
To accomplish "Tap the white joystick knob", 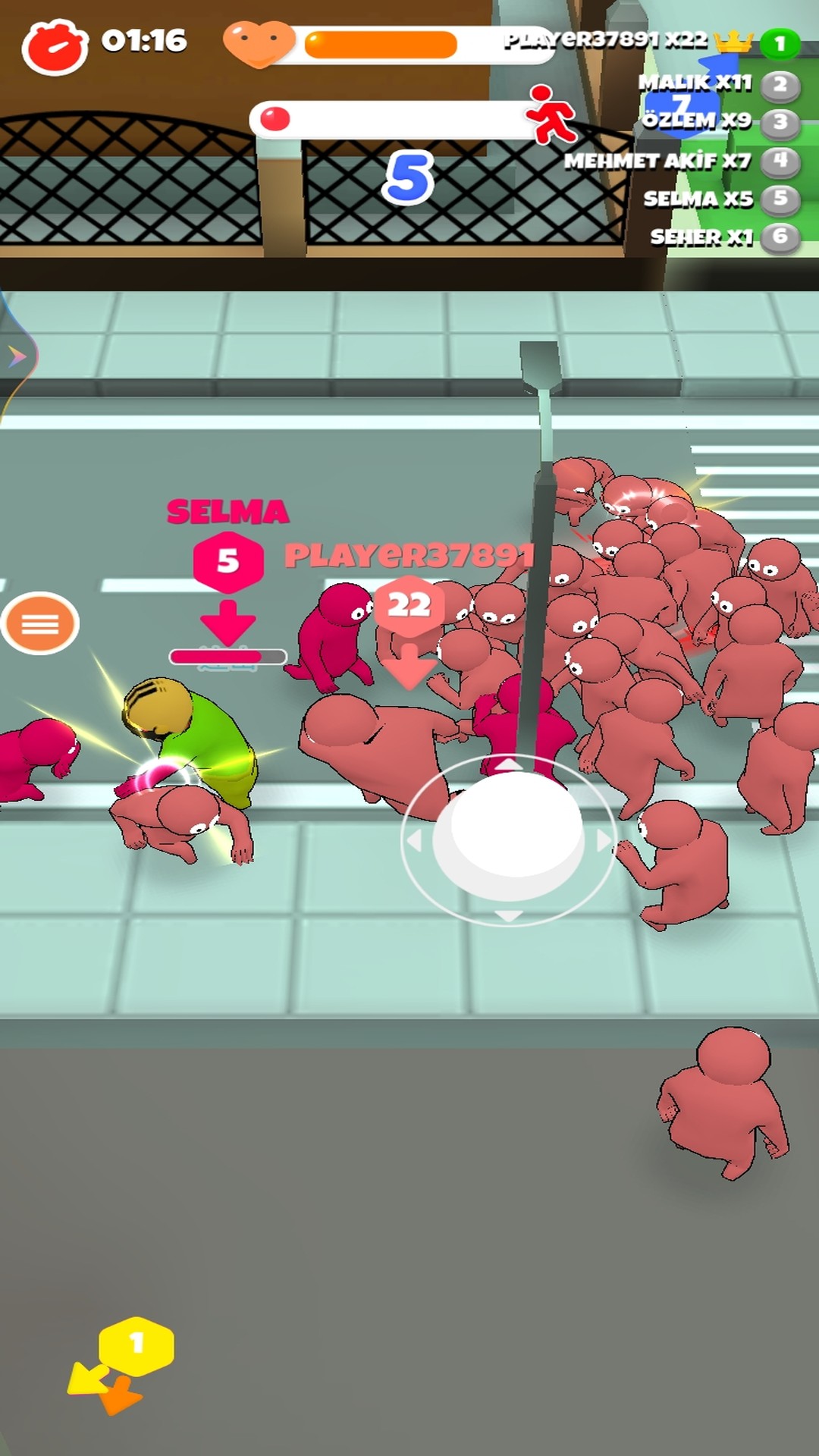I will pos(509,833).
